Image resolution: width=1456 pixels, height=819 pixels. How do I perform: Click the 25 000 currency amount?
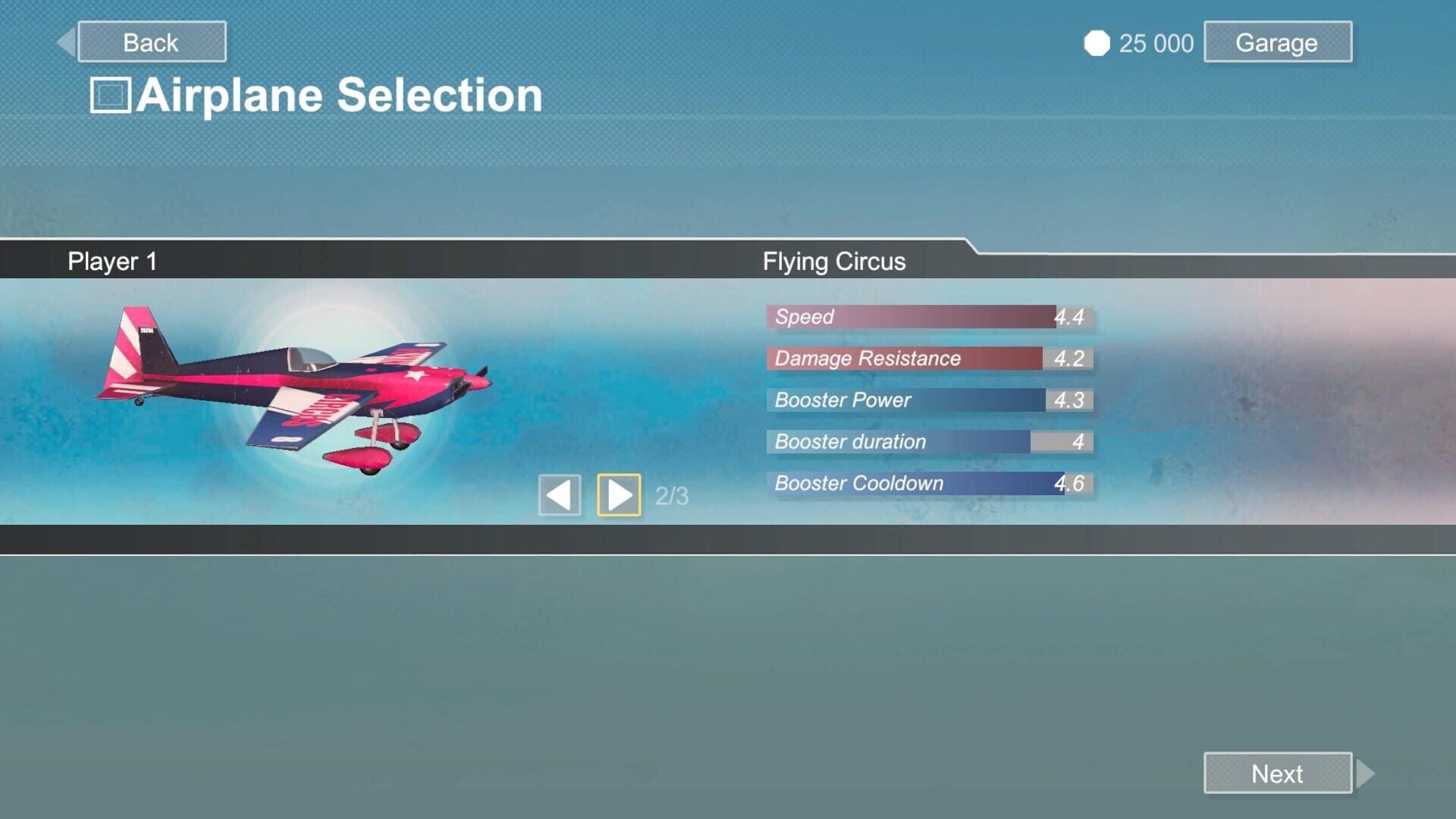[x=1155, y=43]
